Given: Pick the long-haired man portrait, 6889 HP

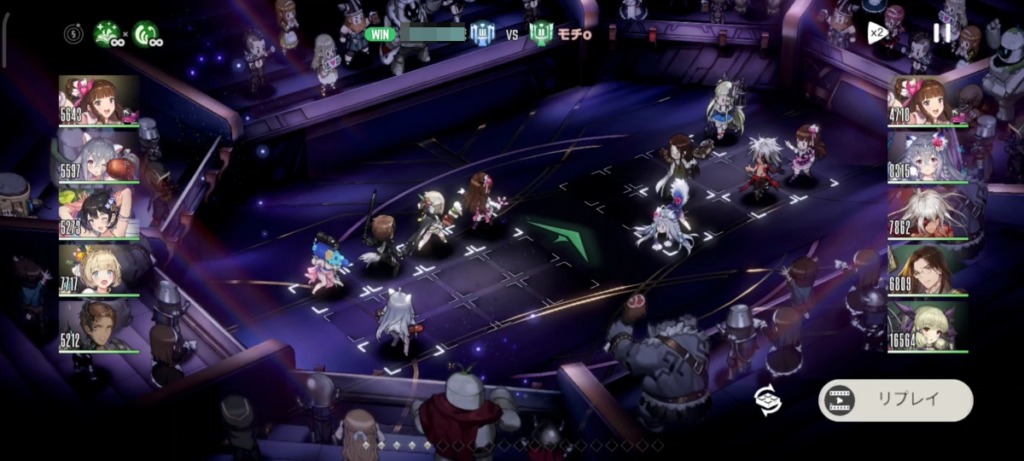Looking at the screenshot, I should [x=927, y=269].
